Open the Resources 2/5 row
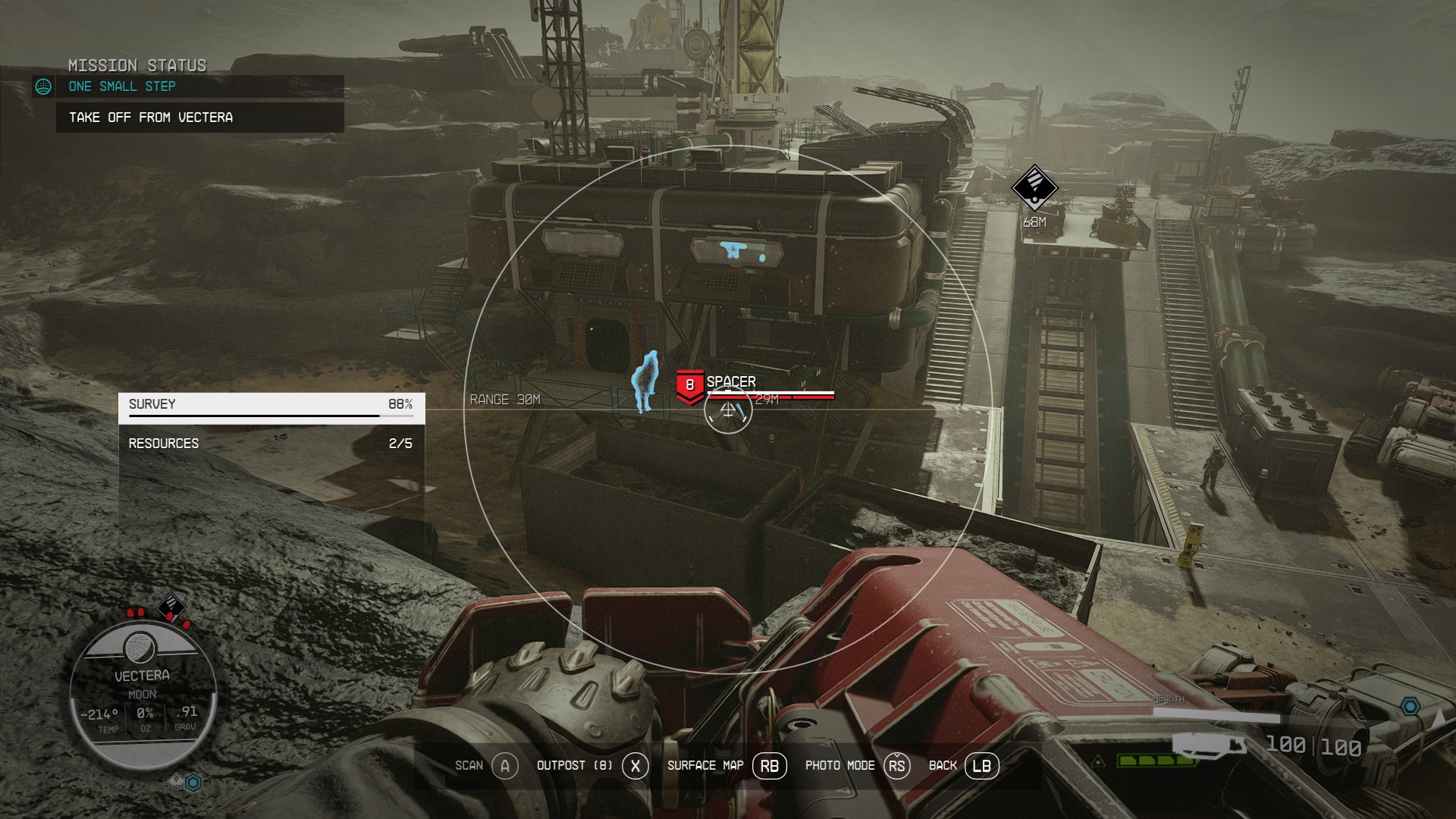 [271, 444]
